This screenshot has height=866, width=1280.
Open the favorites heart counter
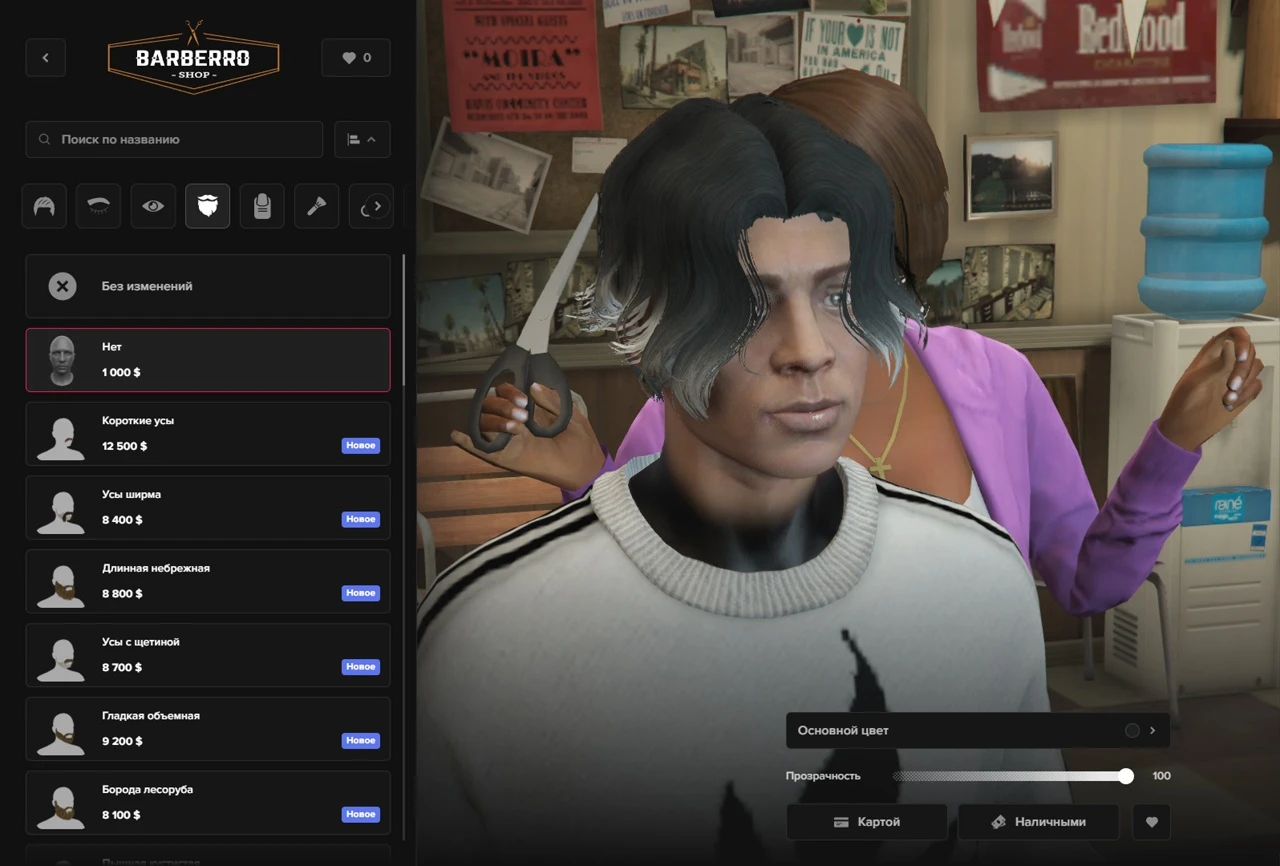356,58
